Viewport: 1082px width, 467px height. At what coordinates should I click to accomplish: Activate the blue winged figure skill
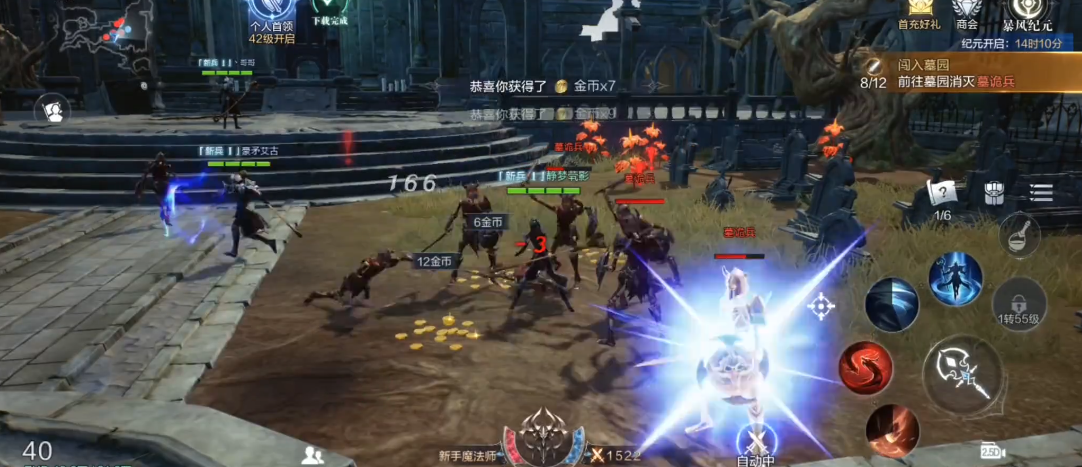955,279
